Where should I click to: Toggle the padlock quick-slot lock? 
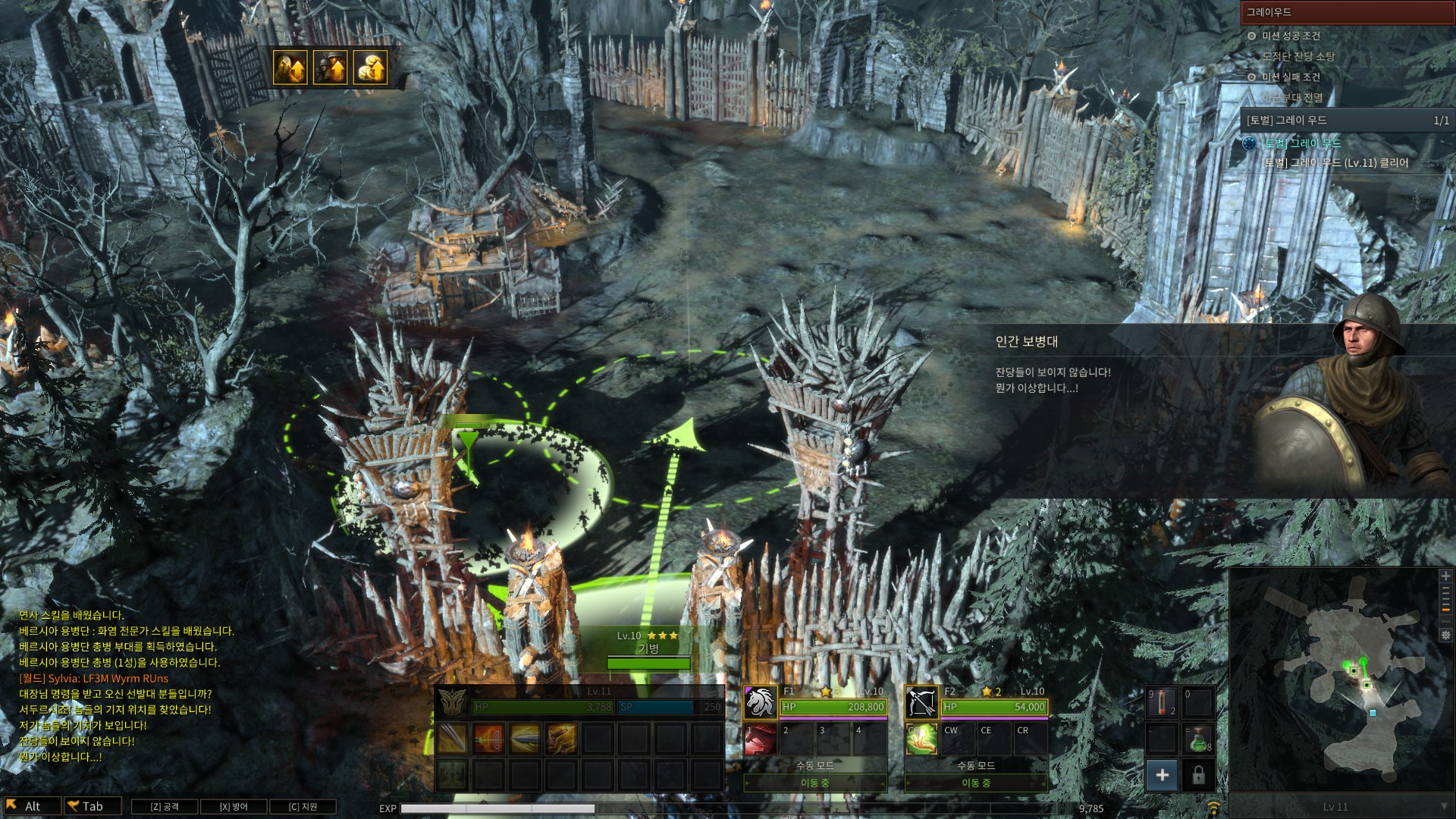pyautogui.click(x=1198, y=775)
